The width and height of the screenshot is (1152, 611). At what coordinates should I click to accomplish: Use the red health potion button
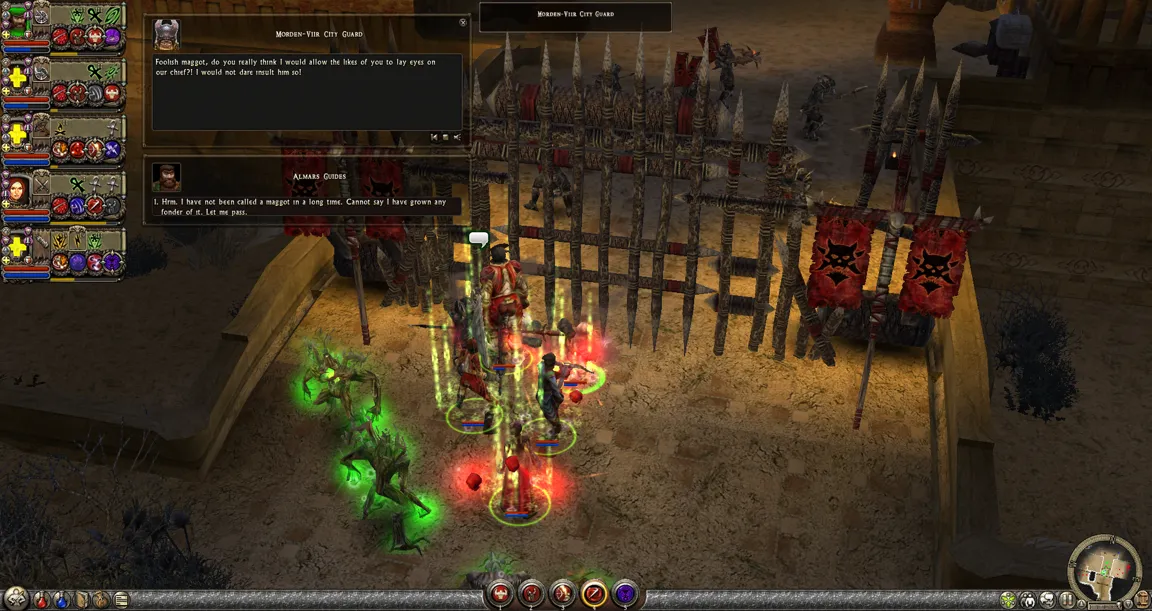[42, 600]
